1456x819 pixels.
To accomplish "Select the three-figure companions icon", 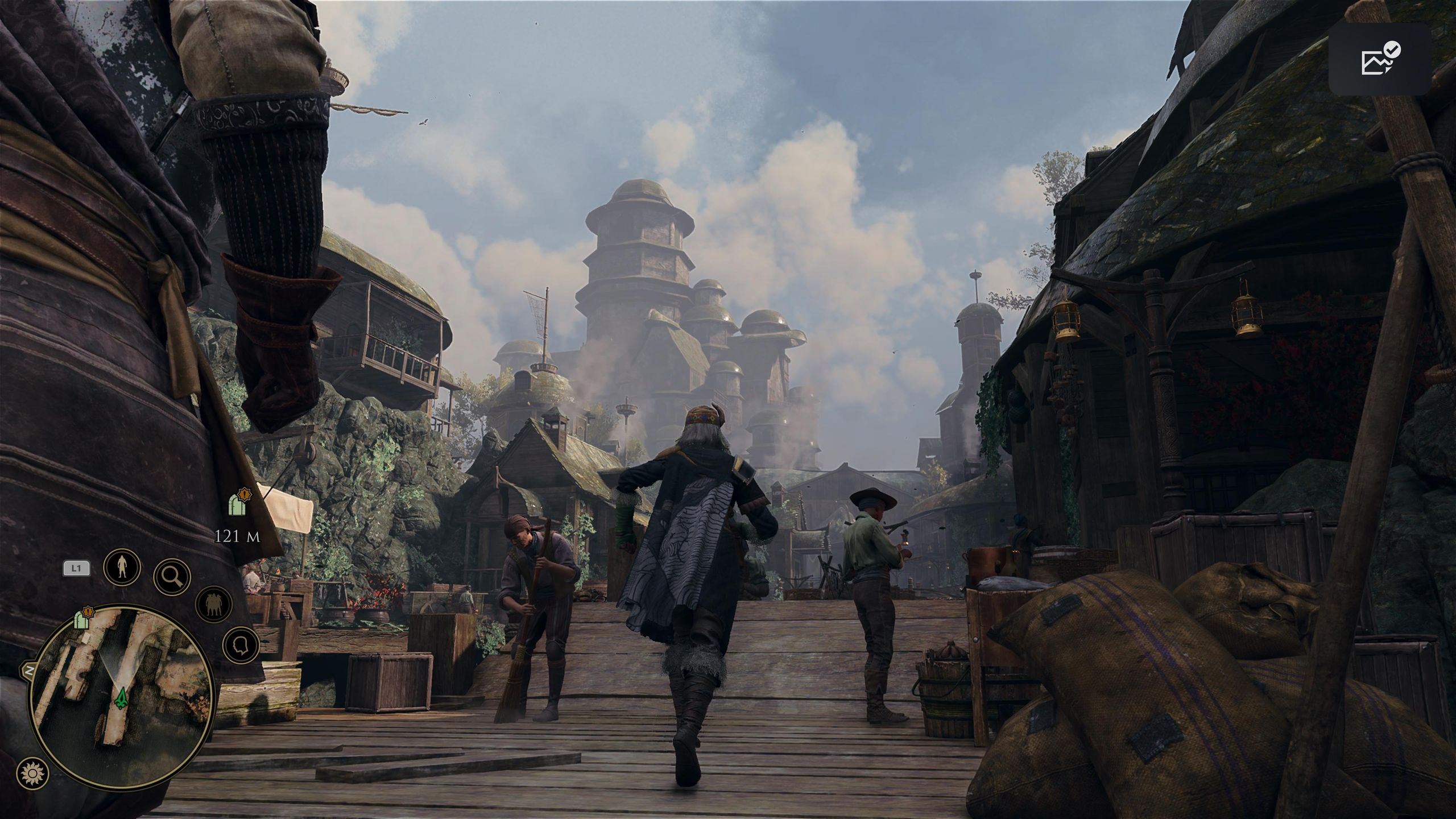I will 213,604.
